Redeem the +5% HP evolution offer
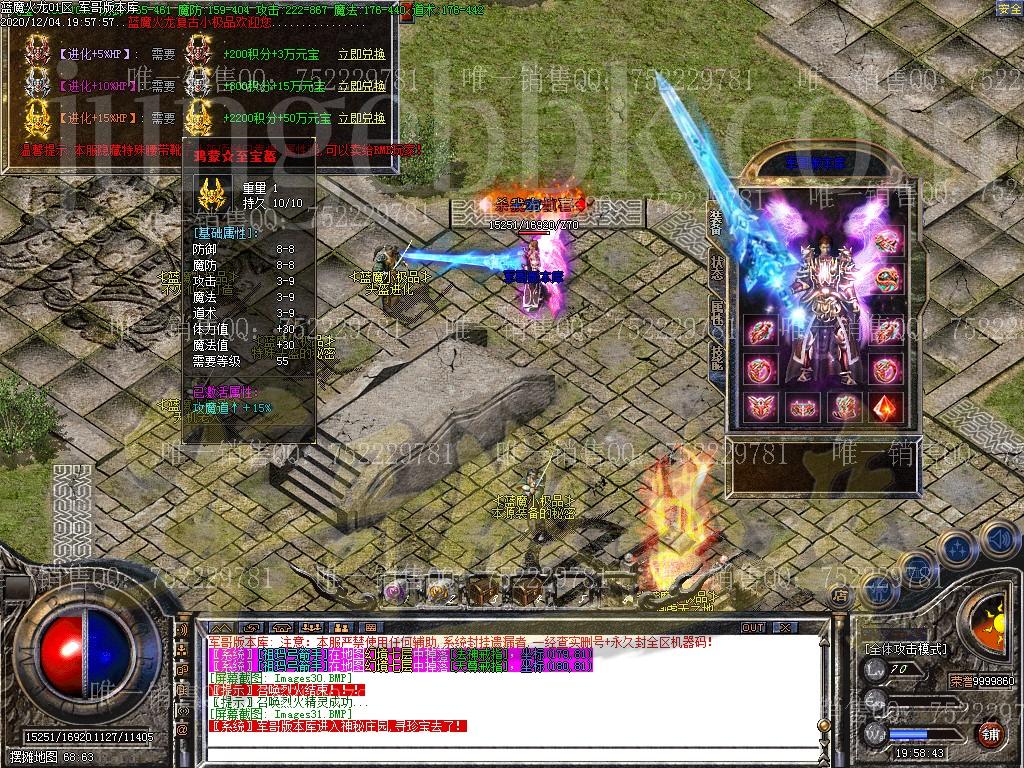The width and height of the screenshot is (1024, 768). (x=362, y=55)
